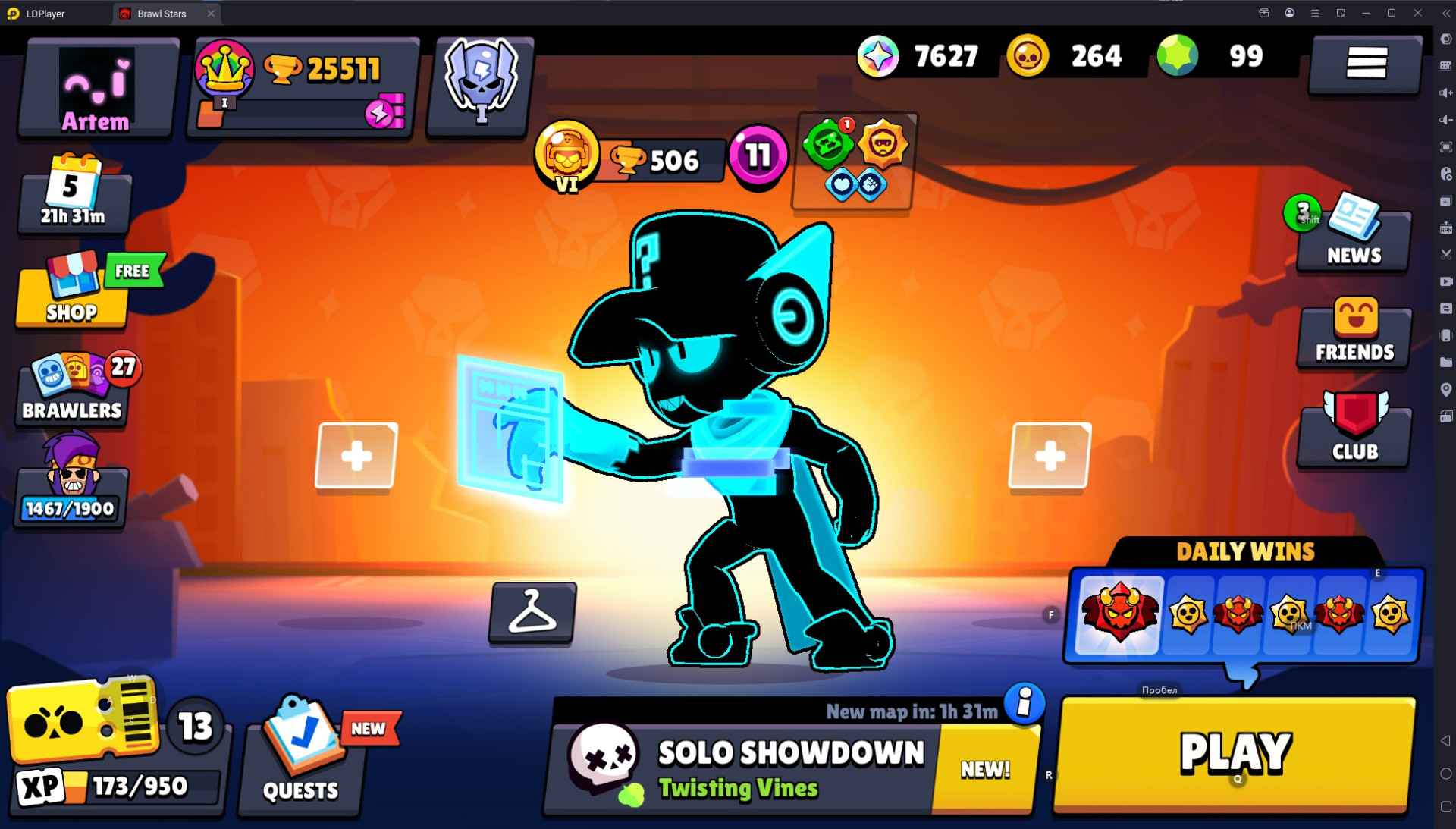Viewport: 1456px width, 829px height.
Task: Open the Brawlers collection
Action: tap(72, 391)
